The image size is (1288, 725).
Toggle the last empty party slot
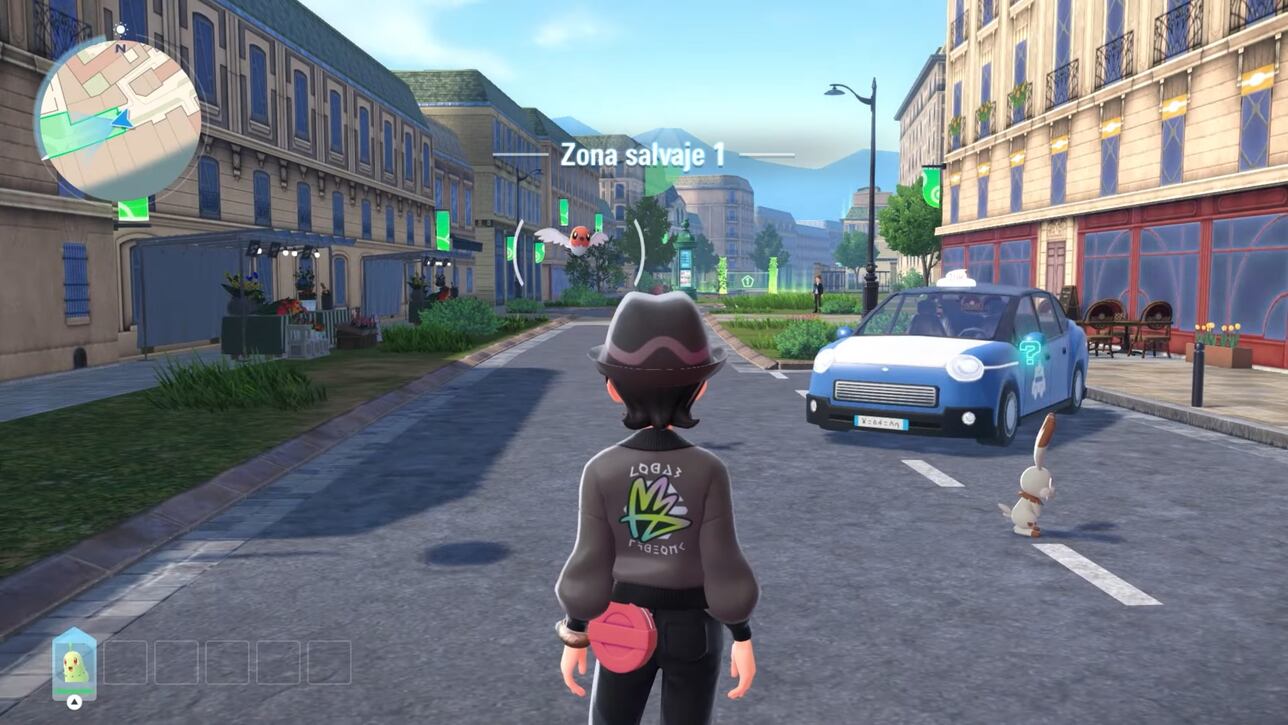click(327, 662)
